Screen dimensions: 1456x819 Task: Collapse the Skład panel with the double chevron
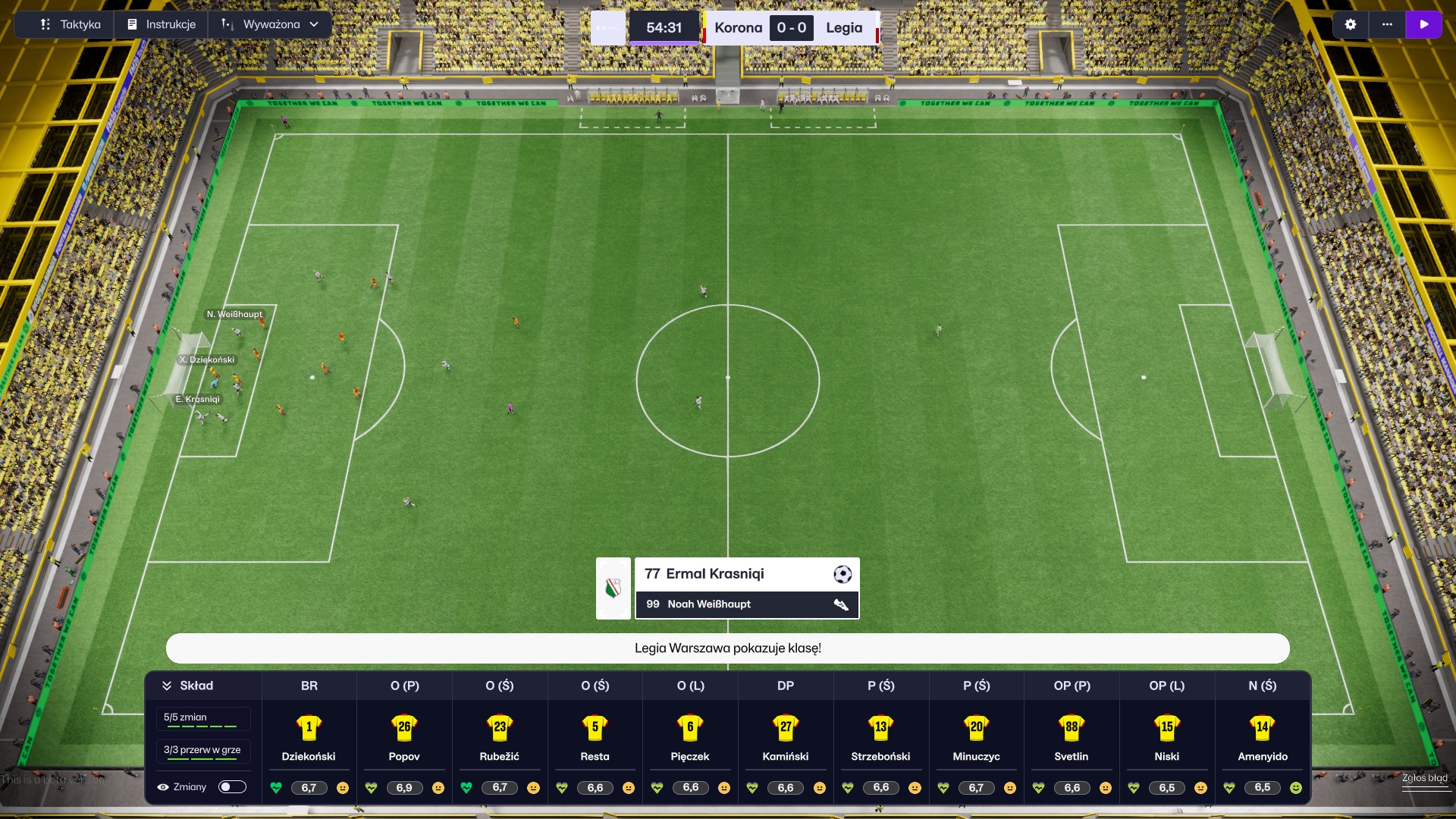167,685
